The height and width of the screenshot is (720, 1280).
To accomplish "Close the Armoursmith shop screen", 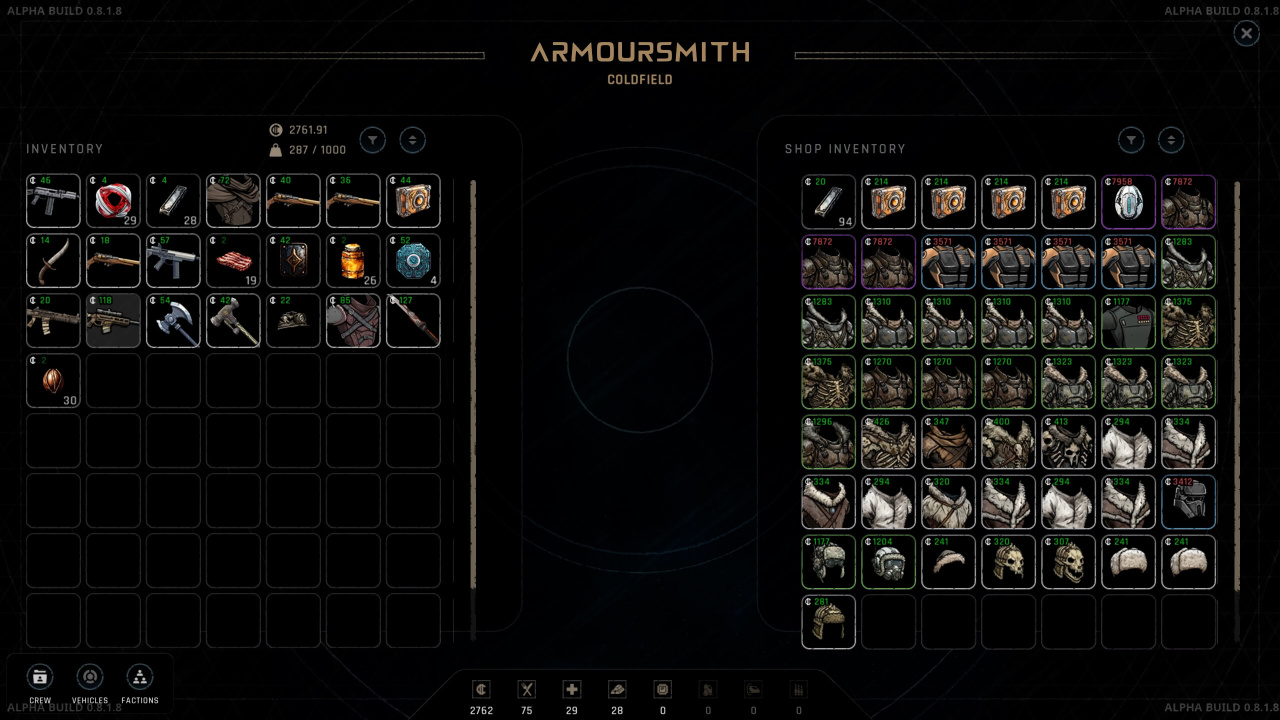I will (x=1246, y=34).
